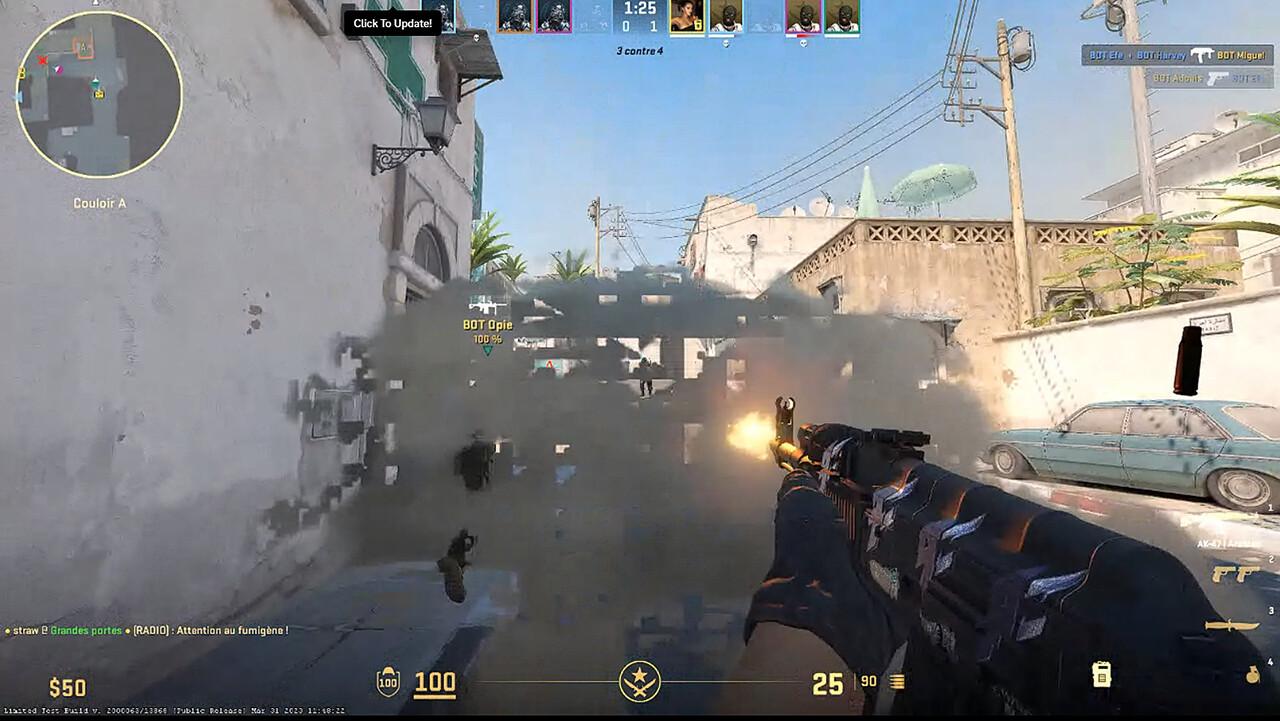Click the female CT player avatar
This screenshot has height=721, width=1280.
pyautogui.click(x=688, y=15)
